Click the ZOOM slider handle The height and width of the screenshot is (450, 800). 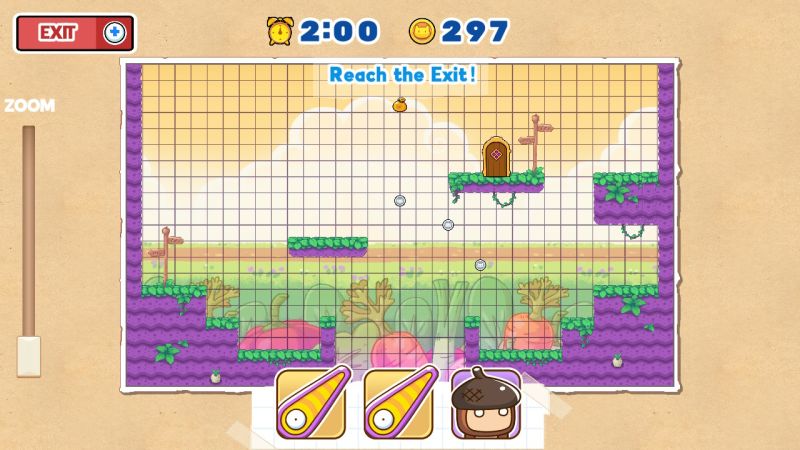click(x=29, y=355)
